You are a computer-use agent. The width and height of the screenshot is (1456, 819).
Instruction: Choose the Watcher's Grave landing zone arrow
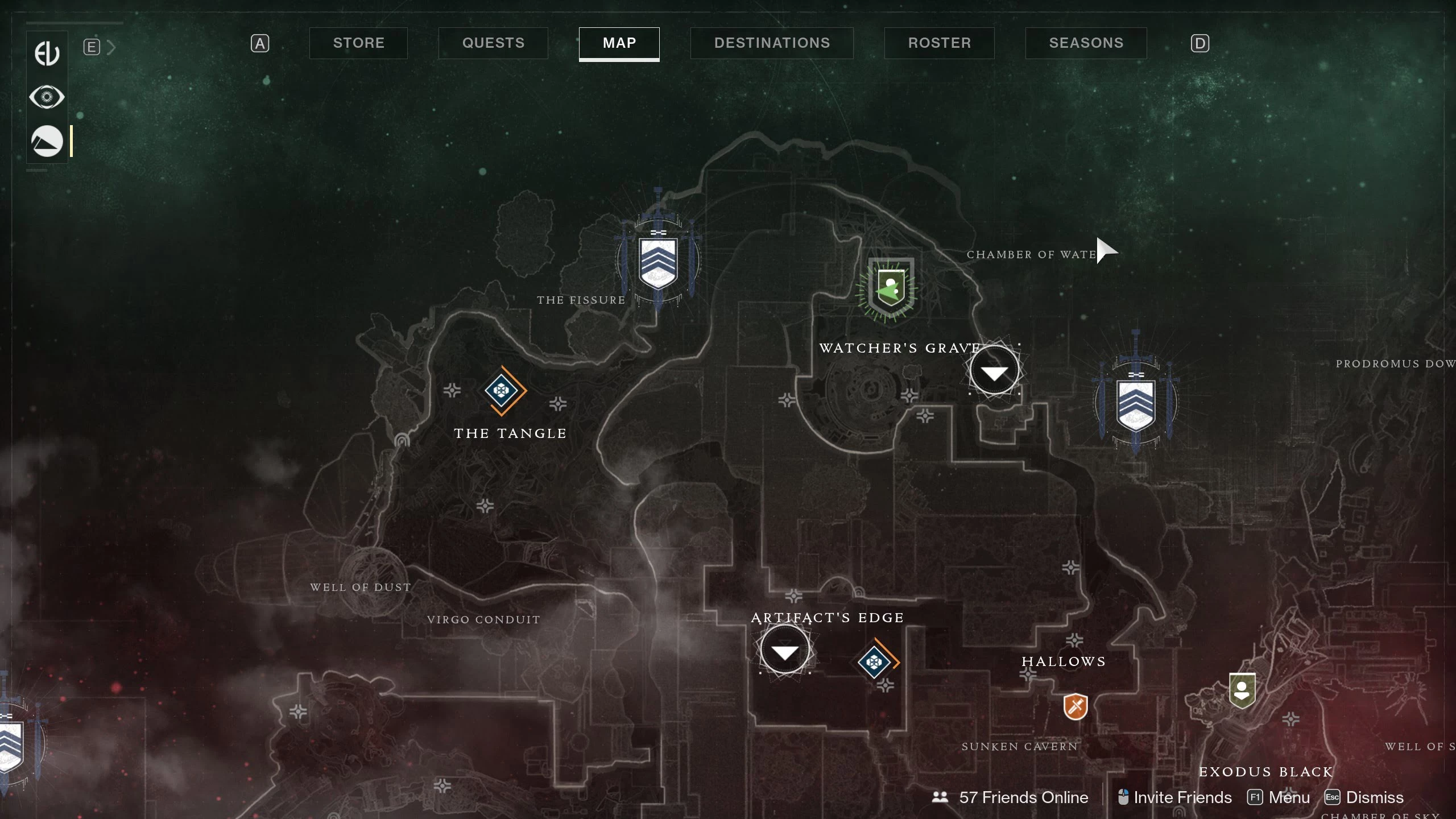tap(994, 372)
